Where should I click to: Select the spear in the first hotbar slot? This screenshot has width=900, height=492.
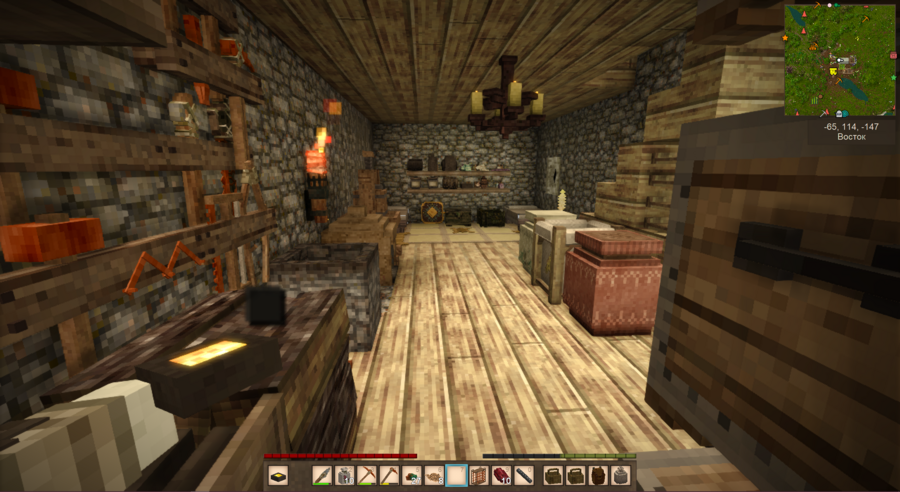tap(323, 476)
